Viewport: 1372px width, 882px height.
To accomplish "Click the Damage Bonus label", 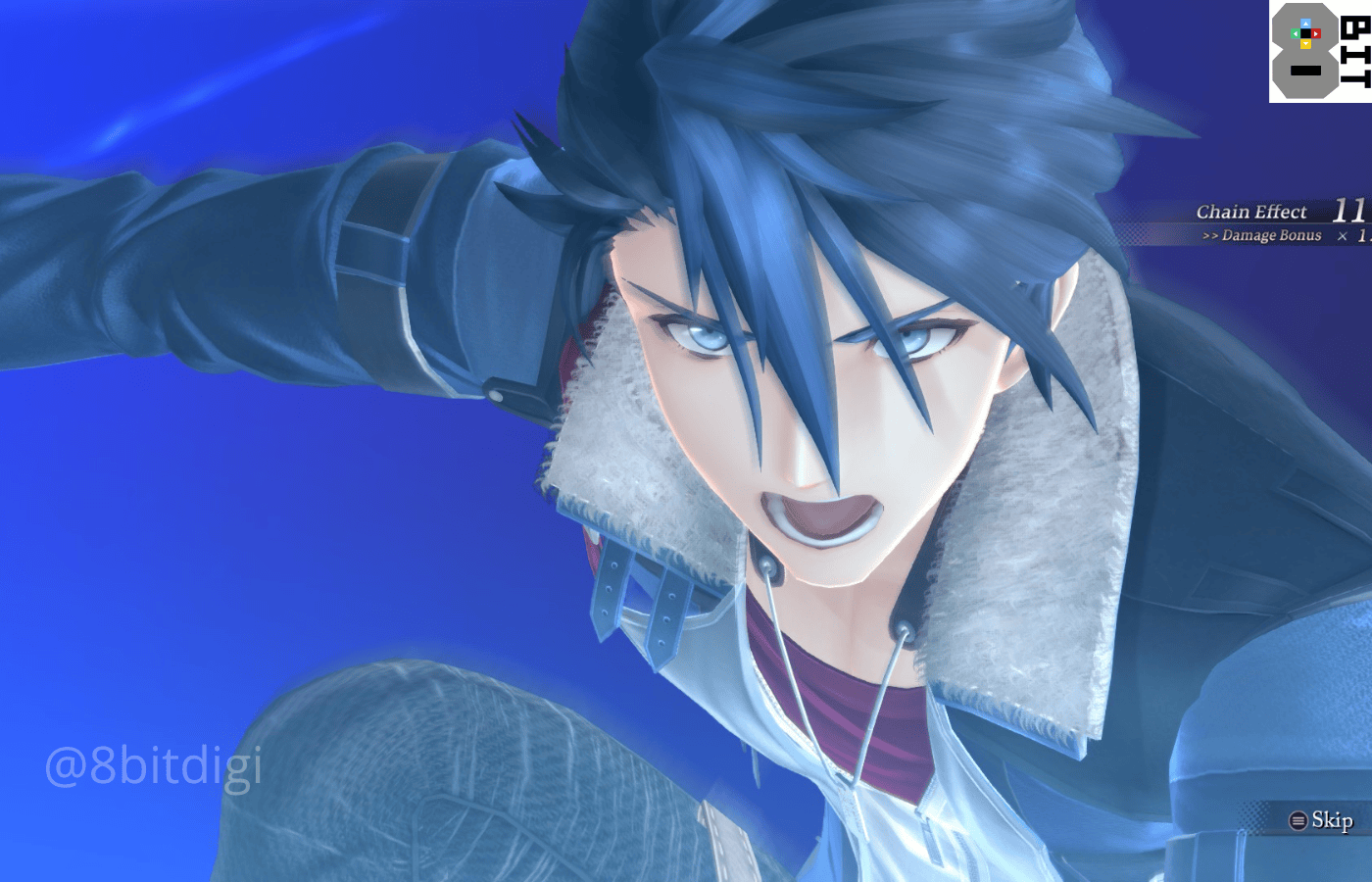I will tap(1272, 235).
